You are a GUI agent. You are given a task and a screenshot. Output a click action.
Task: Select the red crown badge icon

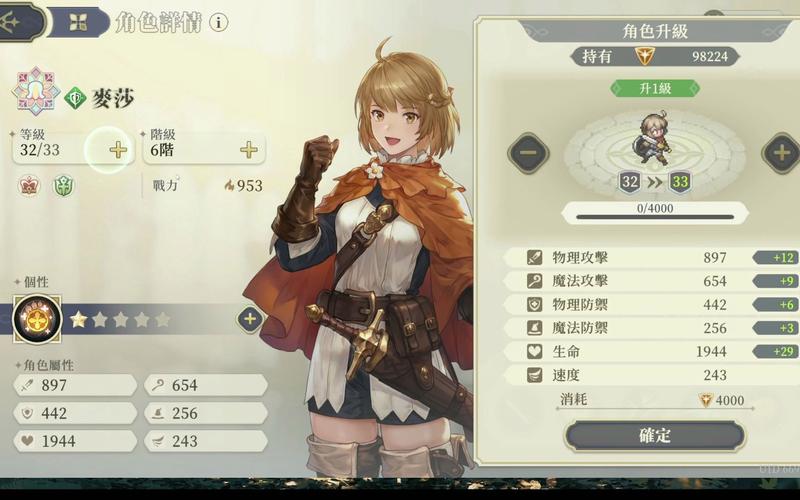point(29,185)
